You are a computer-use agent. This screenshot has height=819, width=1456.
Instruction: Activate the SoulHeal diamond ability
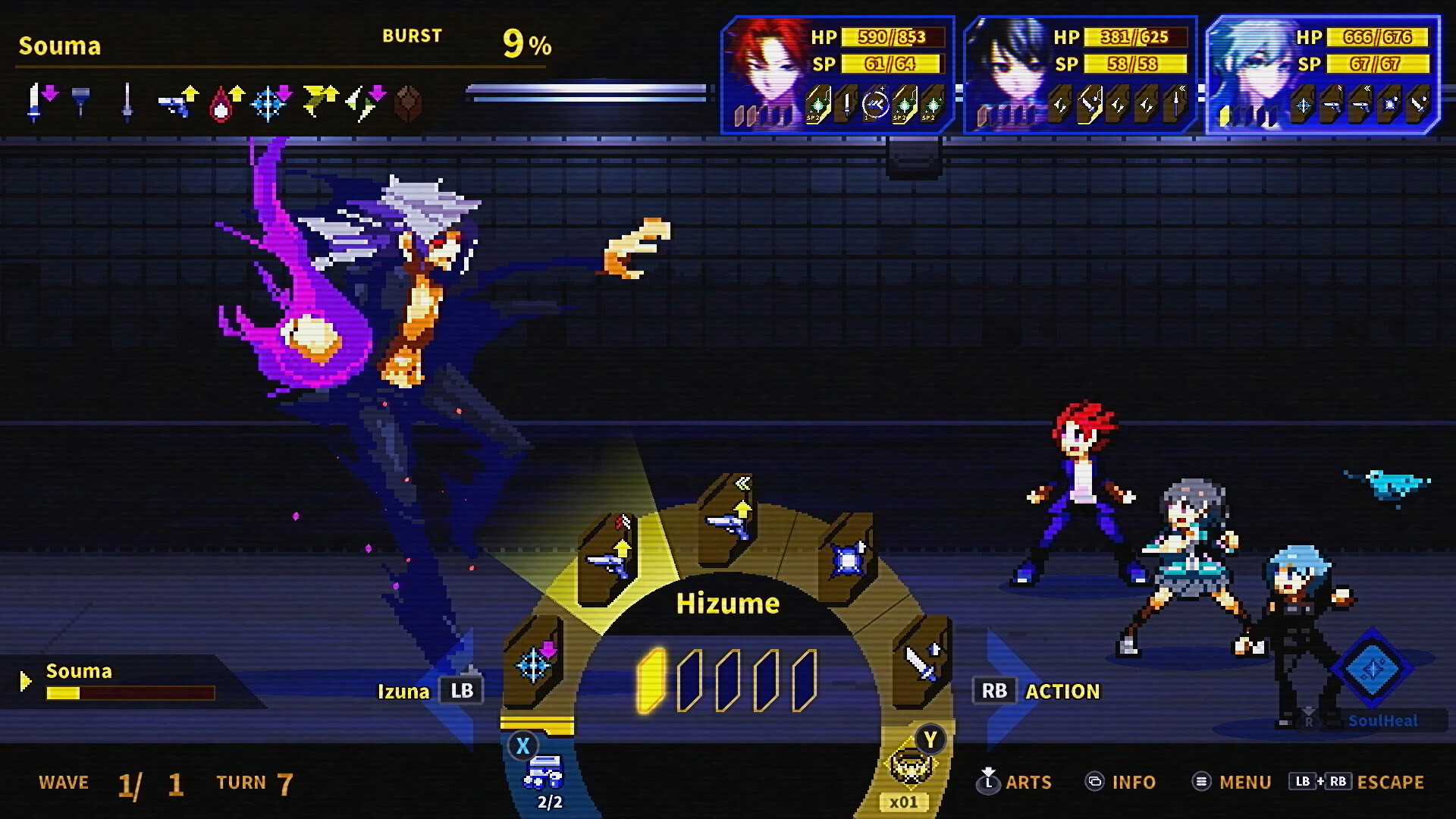tap(1373, 669)
